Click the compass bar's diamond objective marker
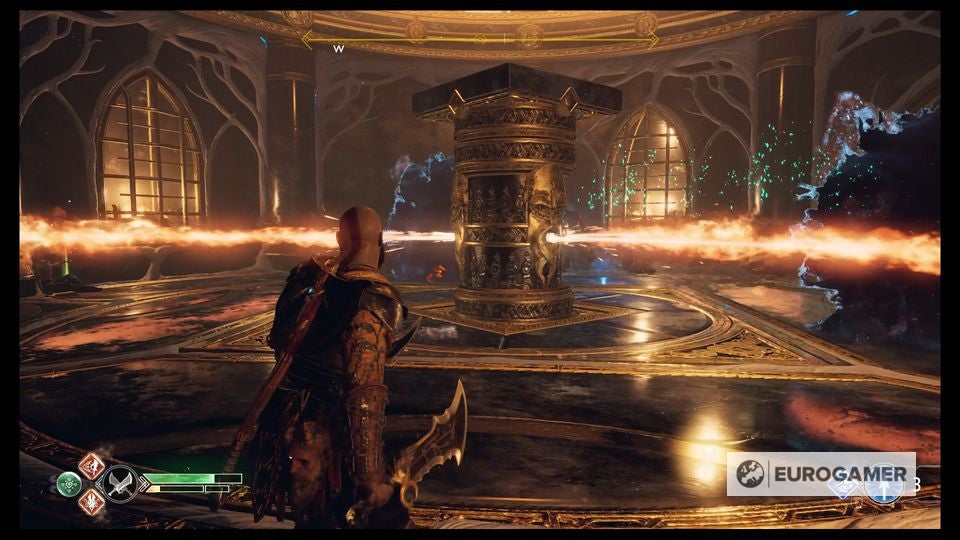Screen dimensions: 960x540 click(x=480, y=39)
